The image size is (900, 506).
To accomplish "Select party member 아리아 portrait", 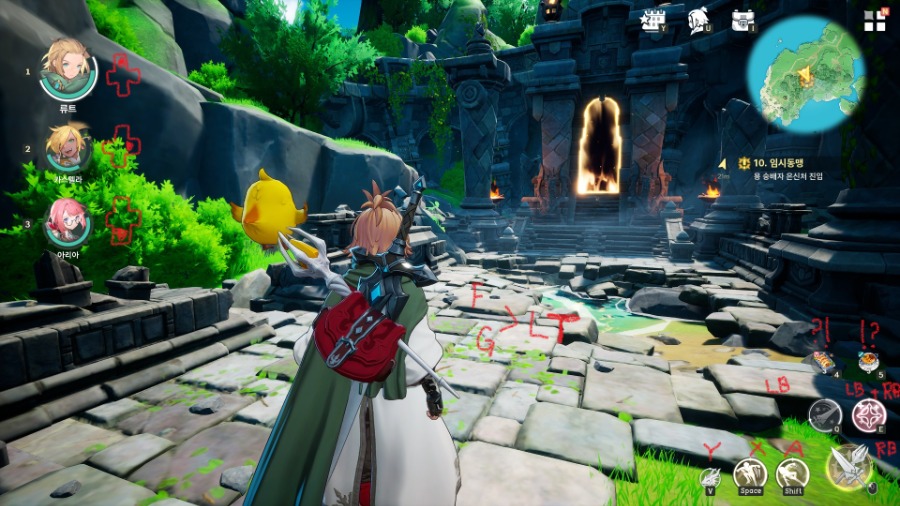I will [68, 221].
